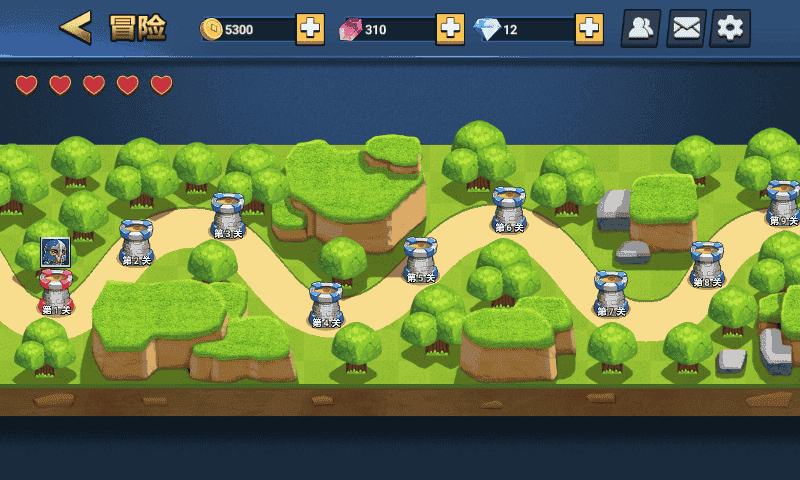The height and width of the screenshot is (480, 800).
Task: Choose level 第7关 tower
Action: (x=610, y=292)
